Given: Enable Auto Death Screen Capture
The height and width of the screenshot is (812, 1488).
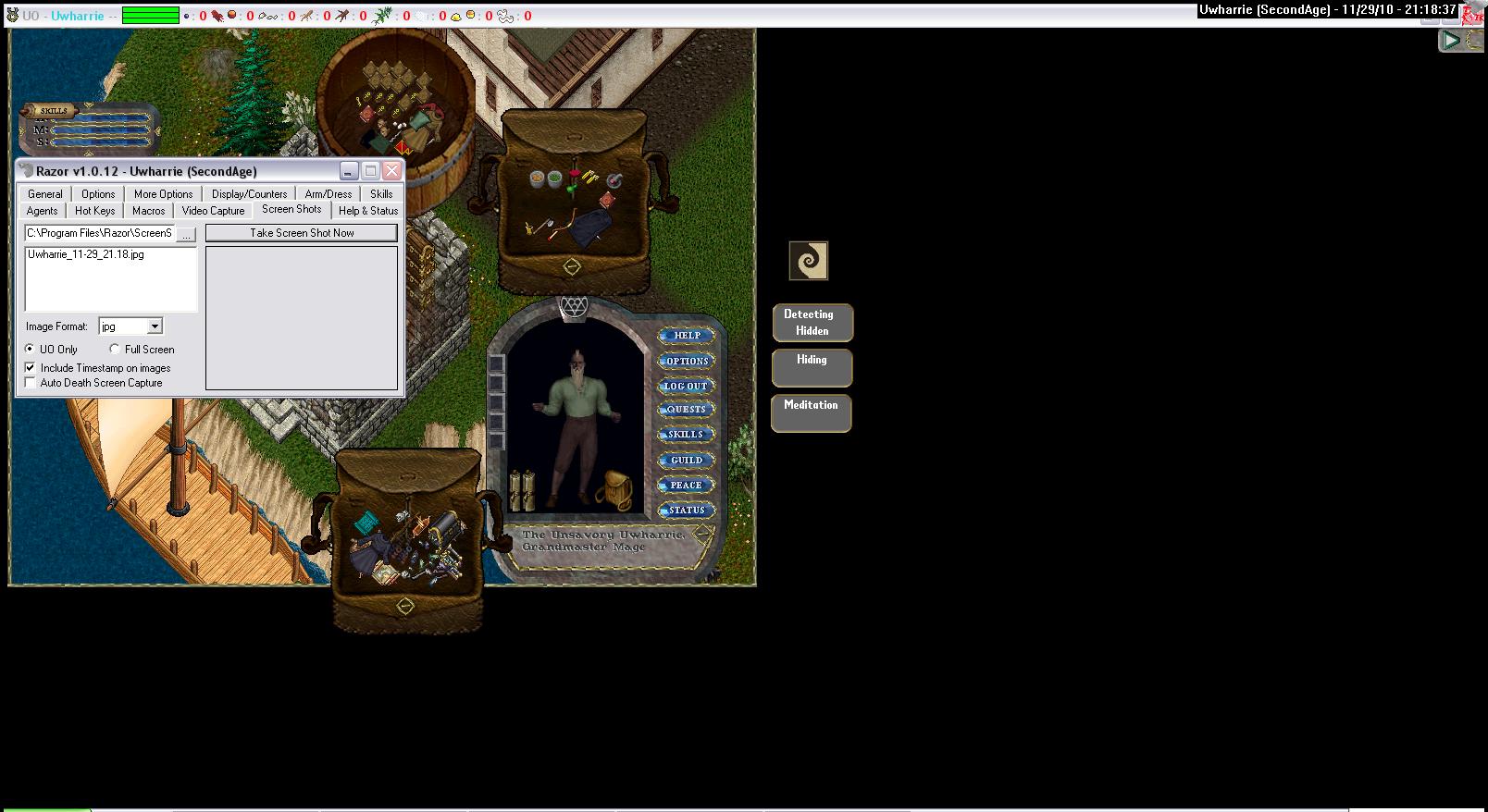Looking at the screenshot, I should (x=31, y=383).
